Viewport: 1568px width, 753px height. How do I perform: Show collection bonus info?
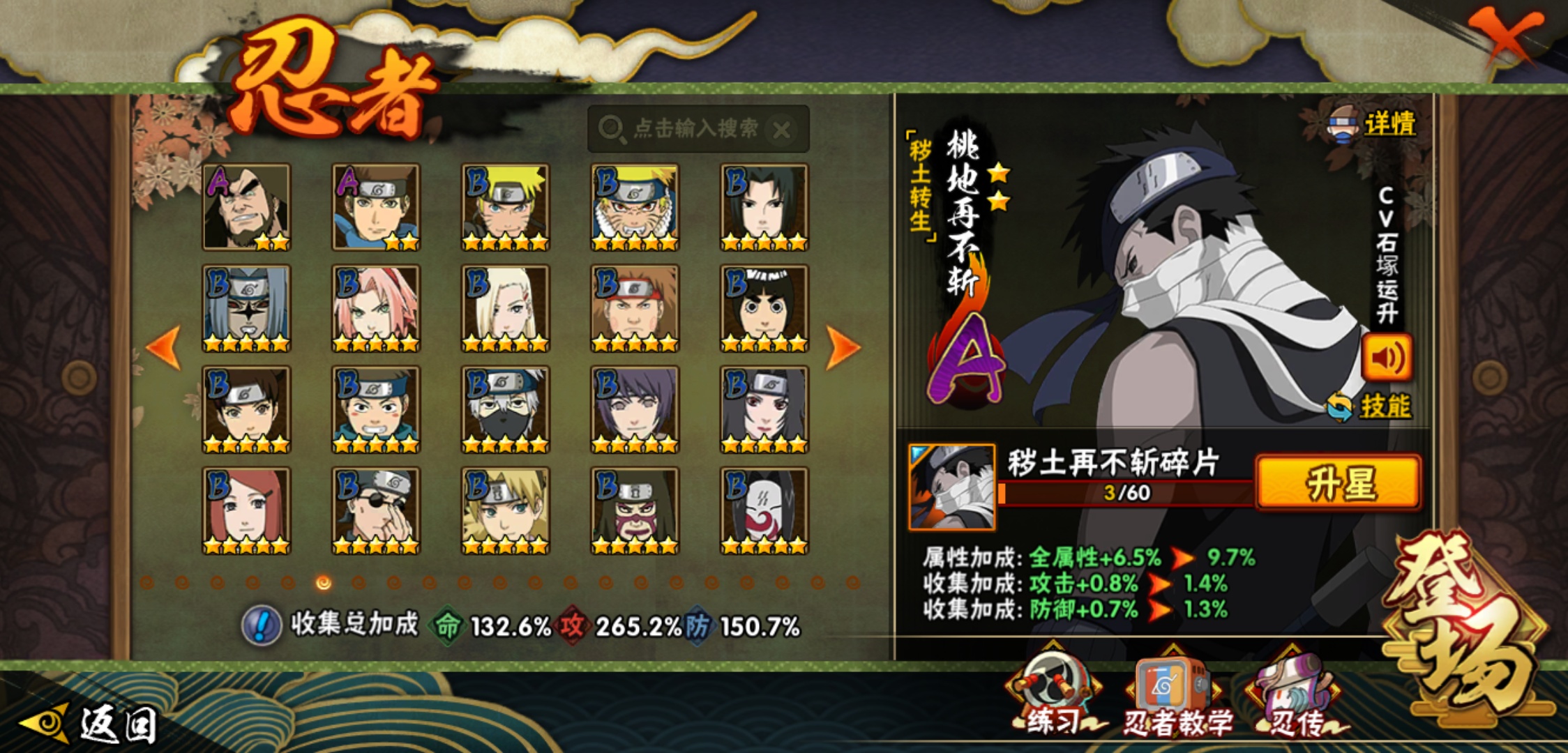262,625
